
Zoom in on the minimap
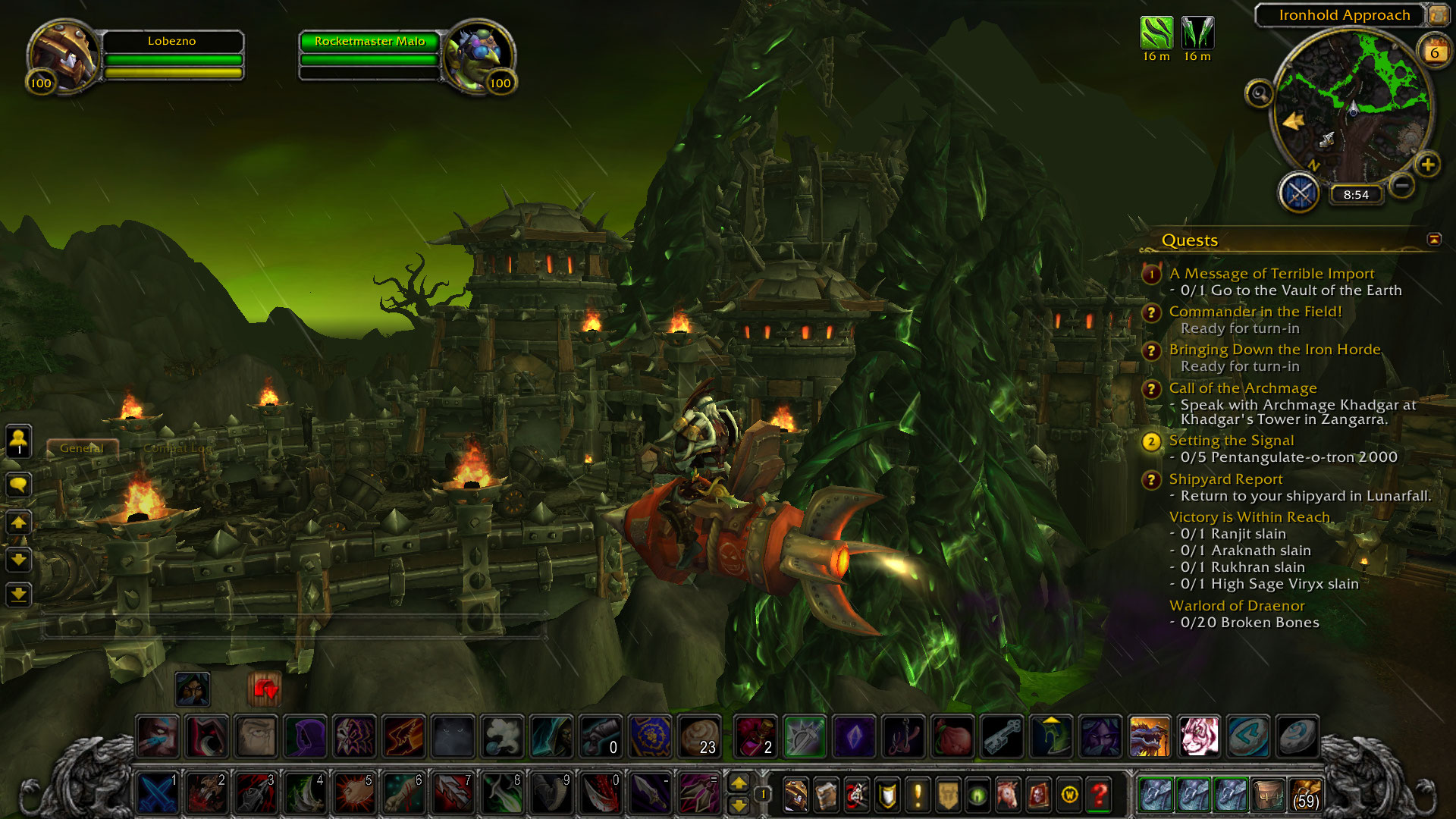[x=1427, y=165]
